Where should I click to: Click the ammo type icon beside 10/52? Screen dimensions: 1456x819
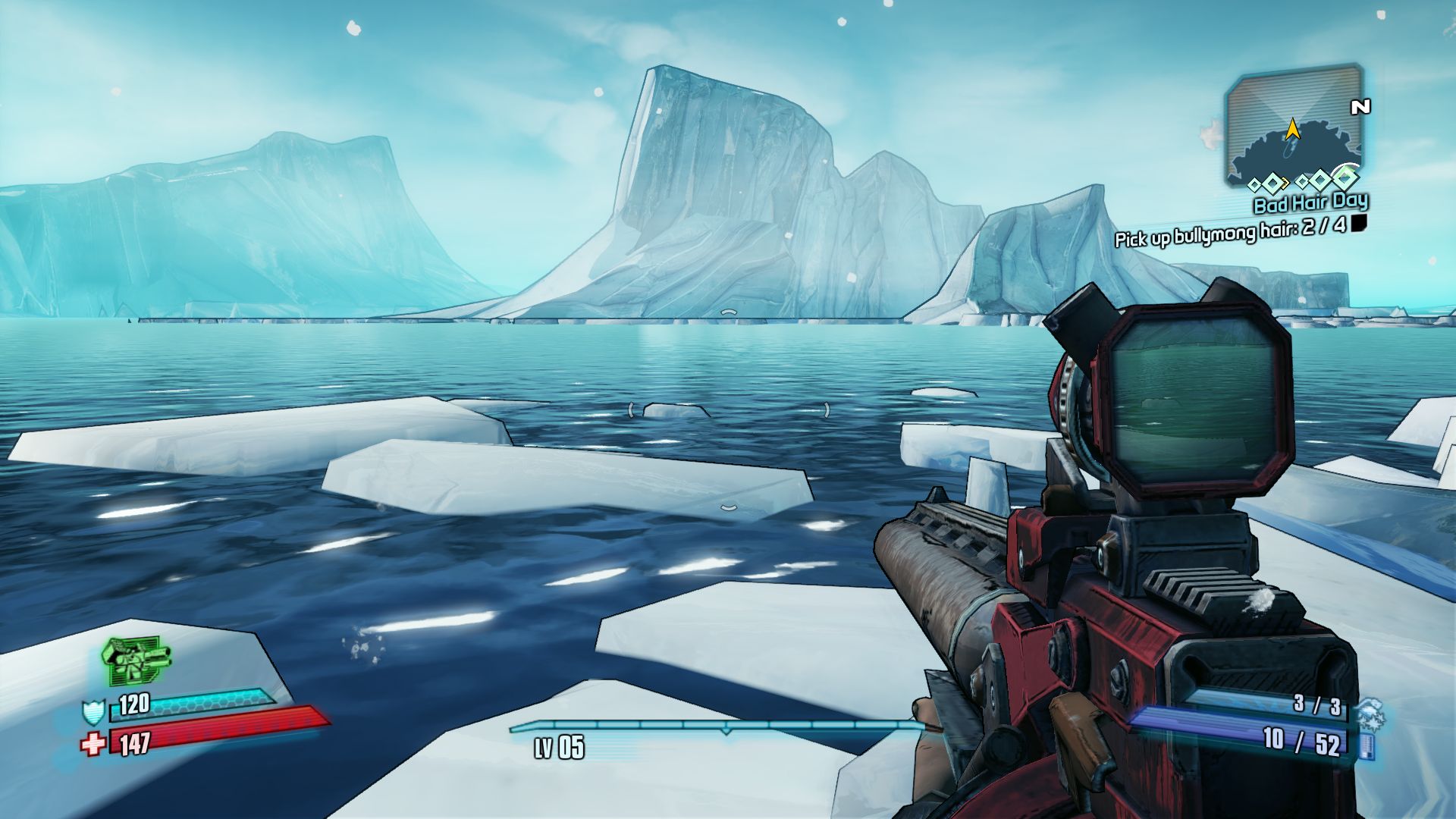coord(1367,745)
